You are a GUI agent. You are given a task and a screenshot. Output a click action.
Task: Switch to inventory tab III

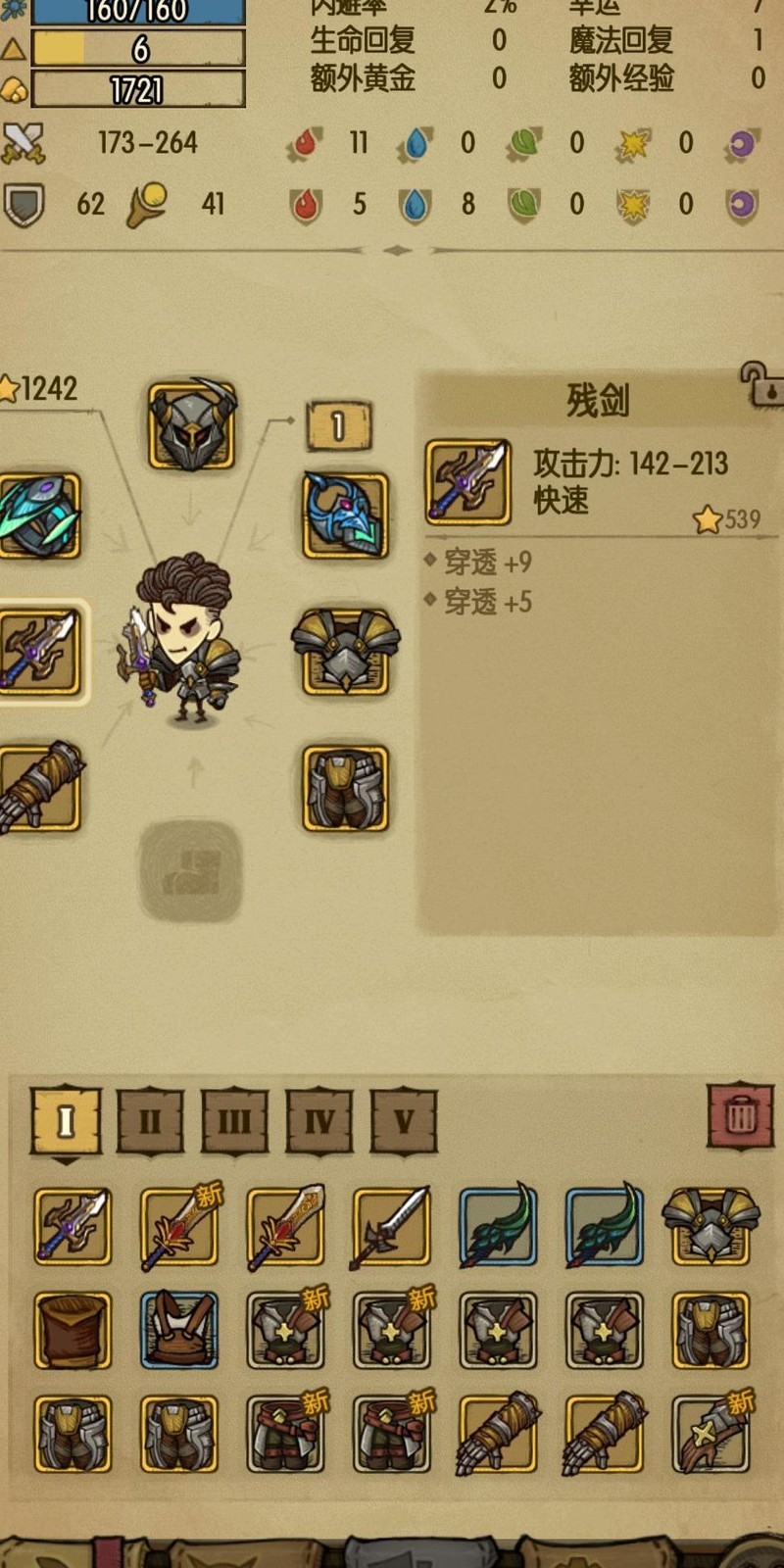234,1120
